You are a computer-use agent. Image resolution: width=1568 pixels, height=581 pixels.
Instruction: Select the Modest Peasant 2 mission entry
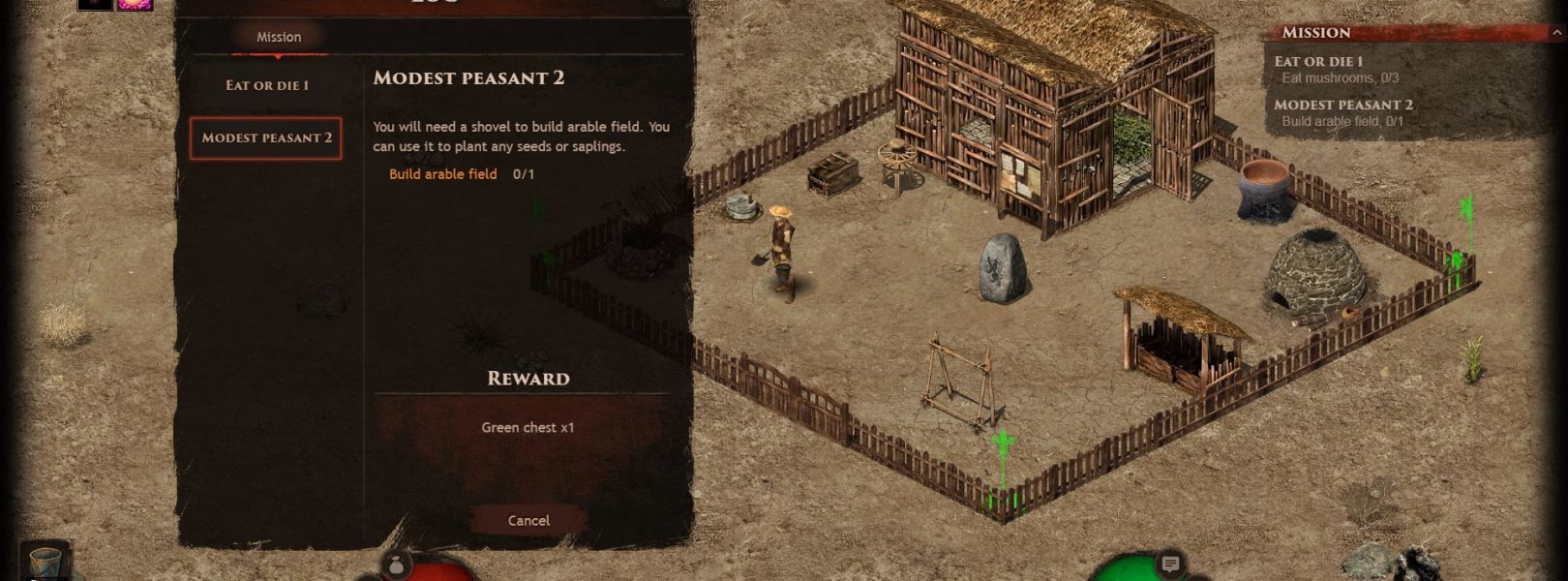click(x=266, y=138)
